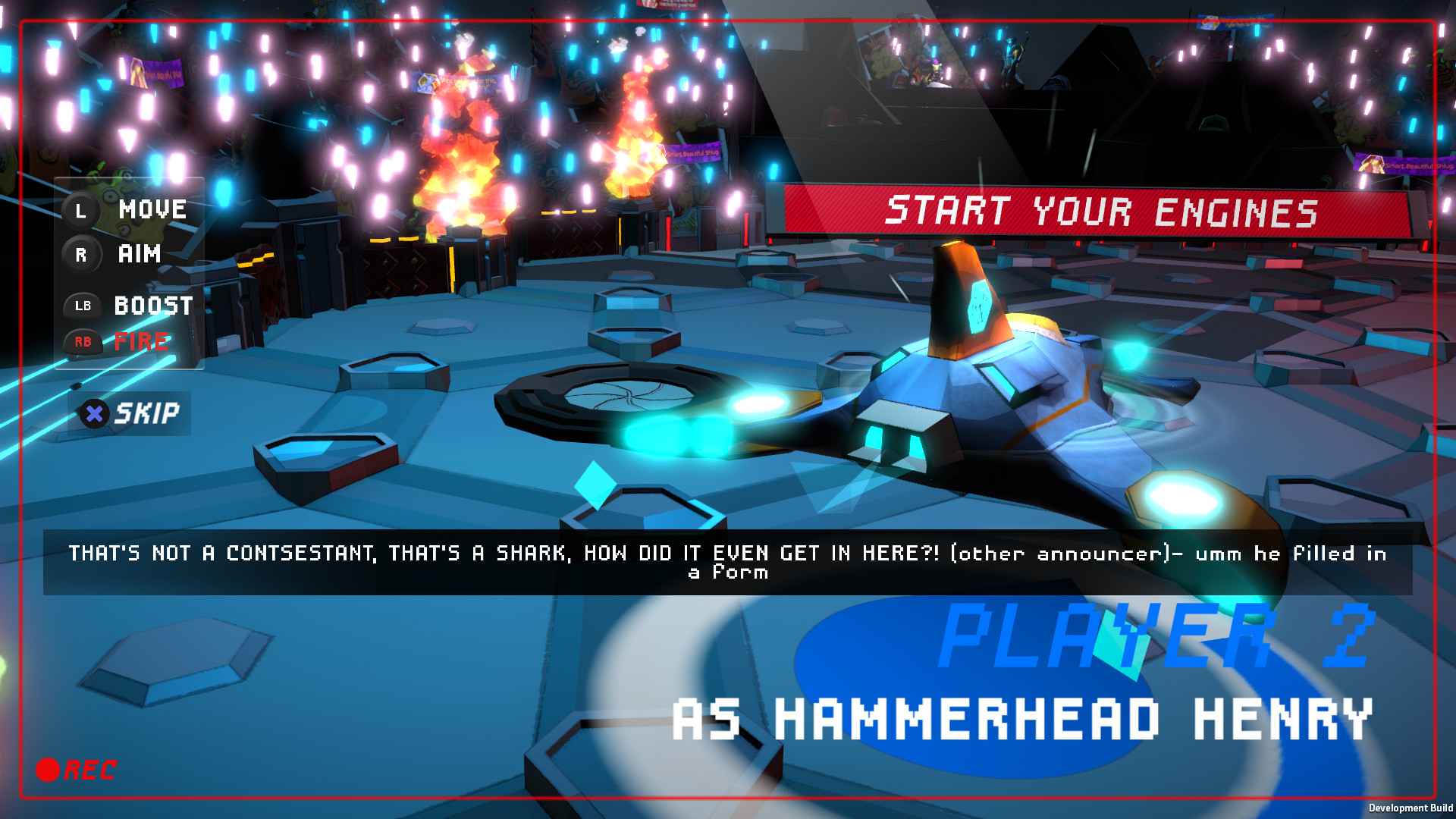Toggle the controls help panel visibility
Image resolution: width=1456 pixels, height=819 pixels.
(x=129, y=273)
